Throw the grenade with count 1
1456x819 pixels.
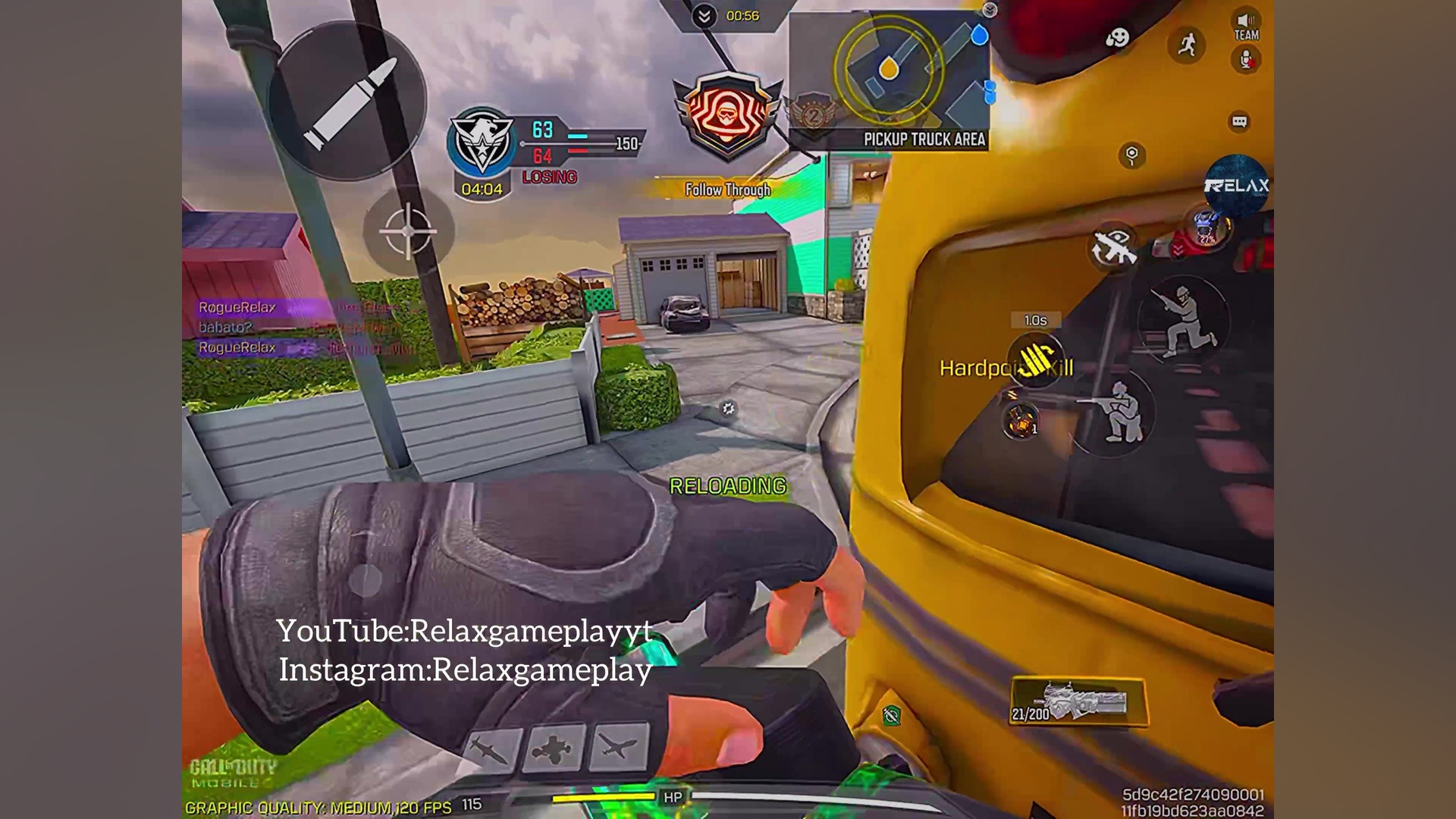[x=1021, y=421]
